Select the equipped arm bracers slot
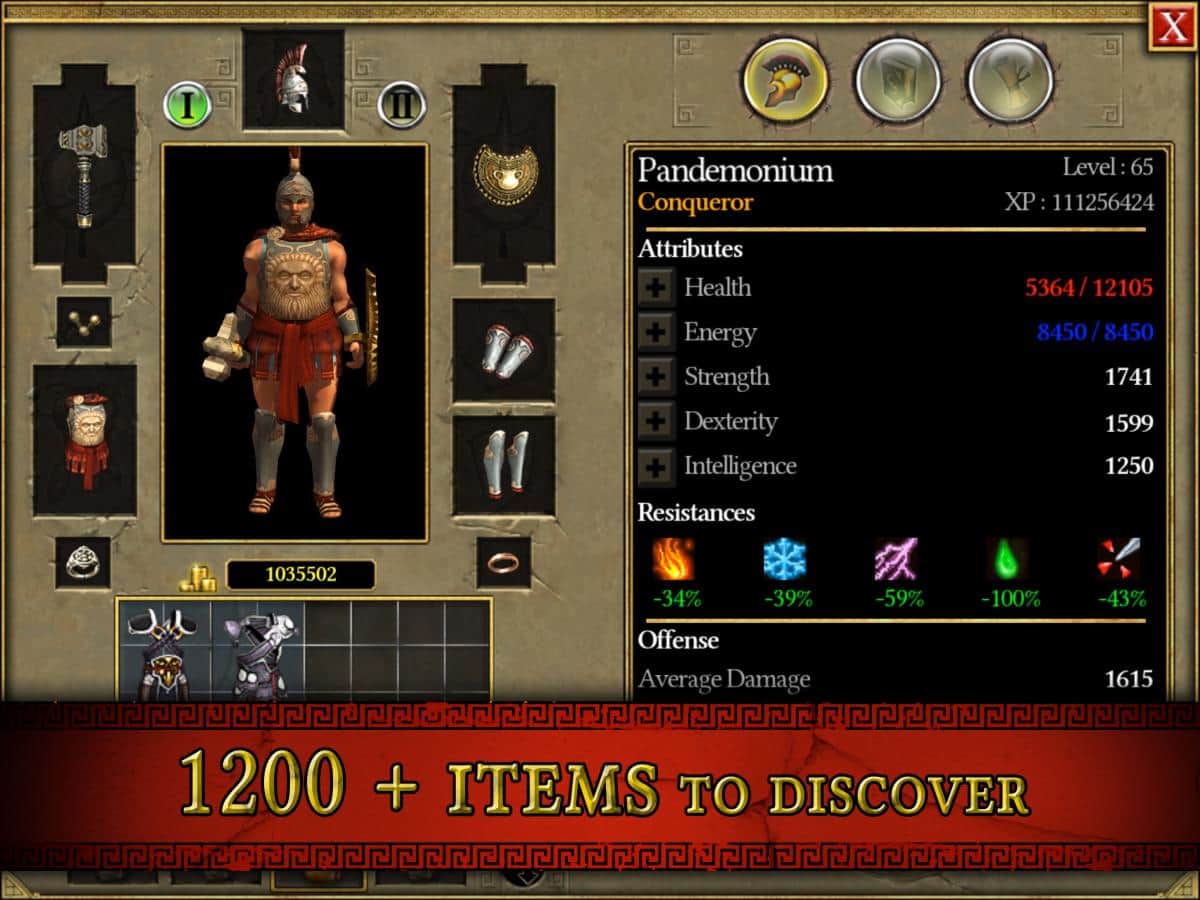 (504, 350)
